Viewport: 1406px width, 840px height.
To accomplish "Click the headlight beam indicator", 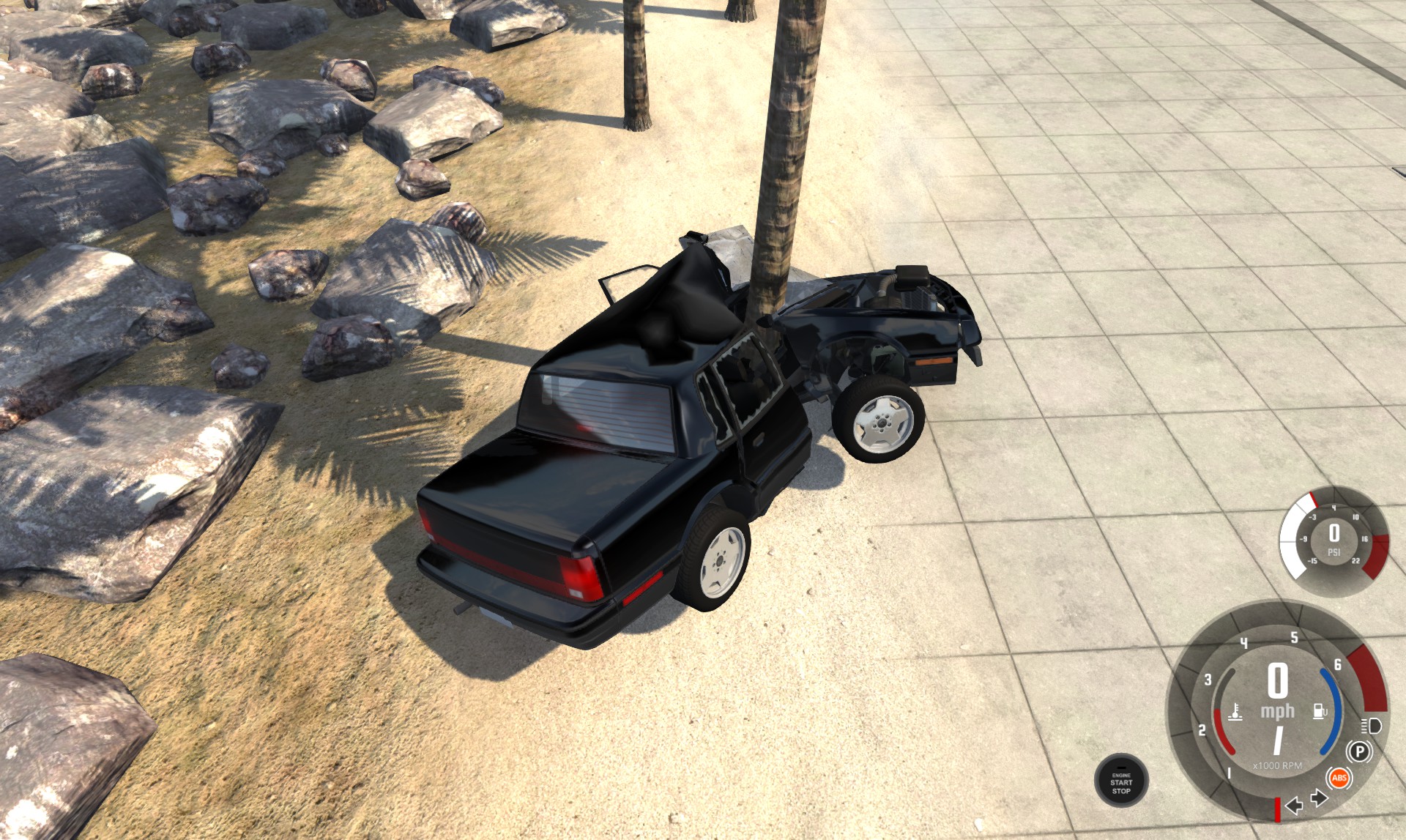I will coord(1372,726).
